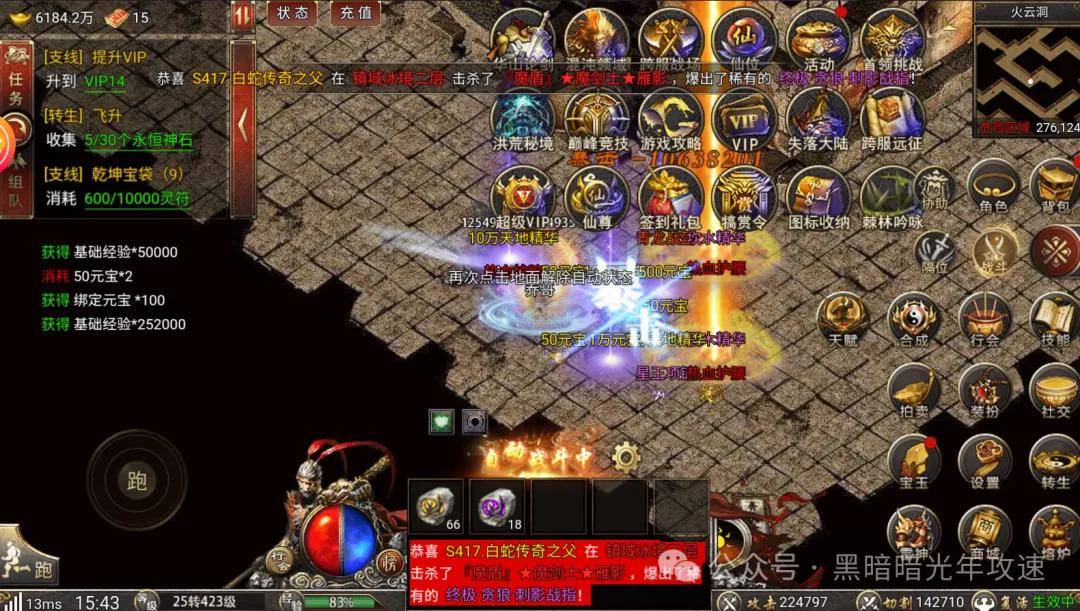Open the 状态 status panel
1080x611 pixels.
pos(293,13)
